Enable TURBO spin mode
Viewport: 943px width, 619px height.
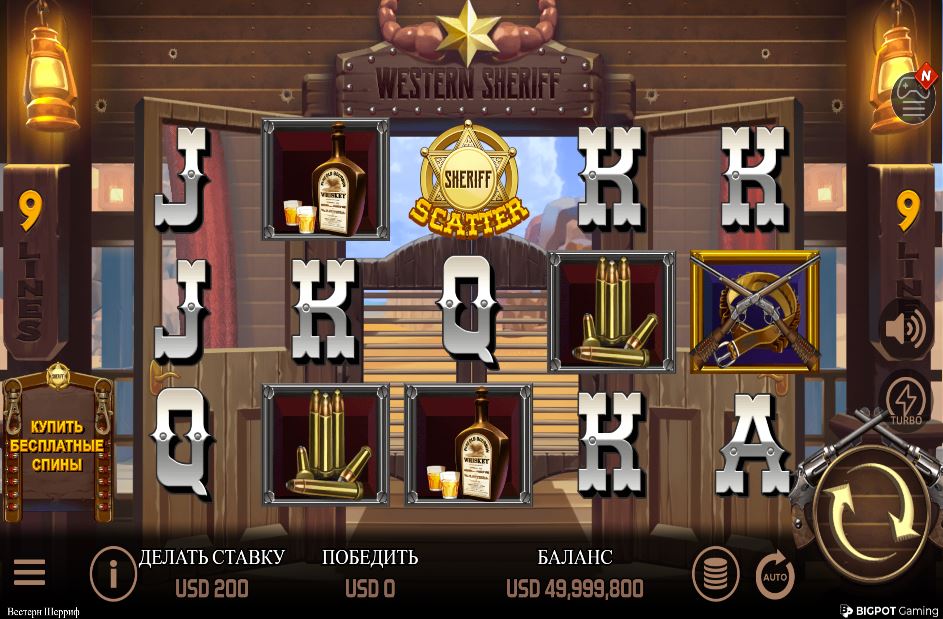click(906, 399)
